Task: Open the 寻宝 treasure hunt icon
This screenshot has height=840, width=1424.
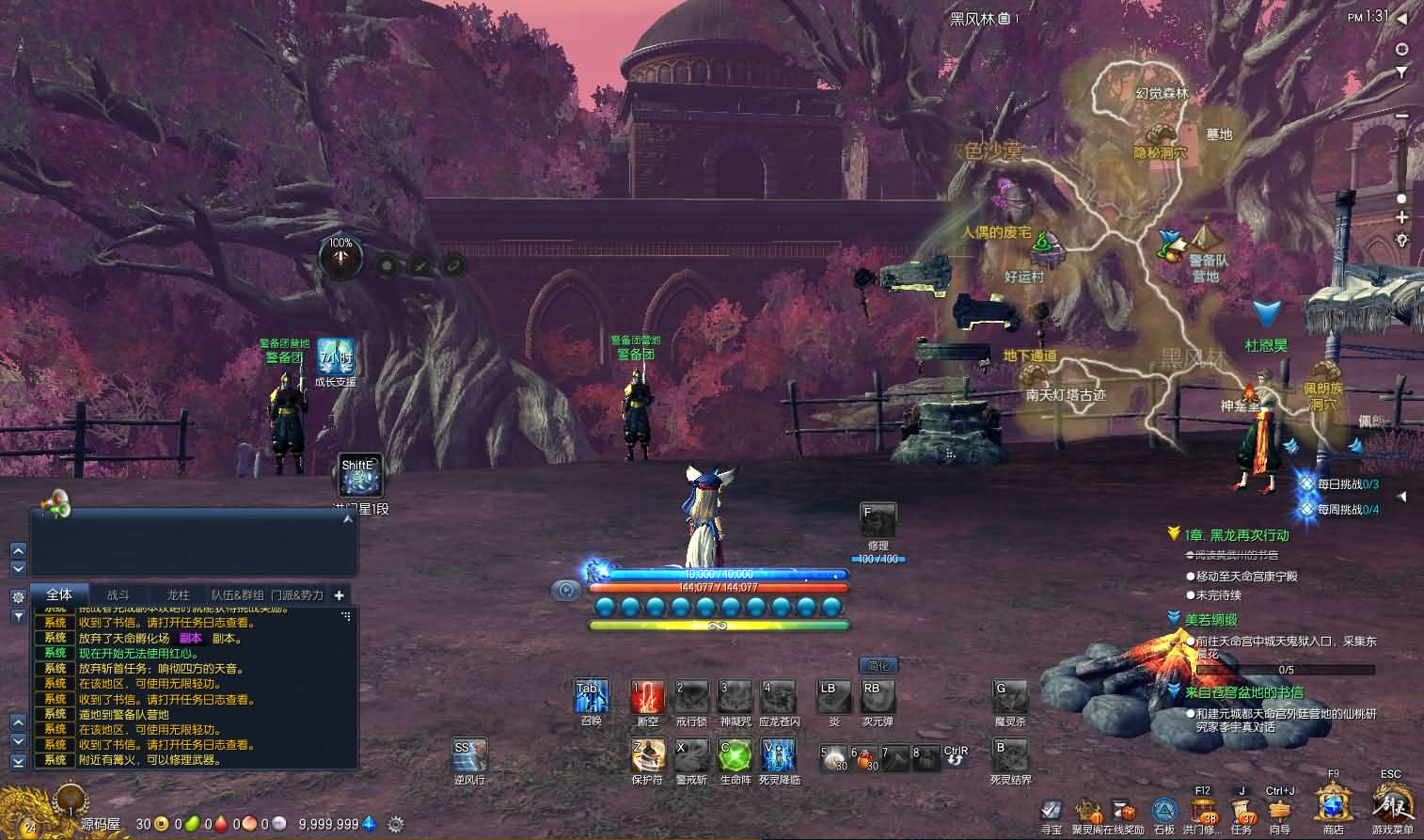Action: point(1052,811)
